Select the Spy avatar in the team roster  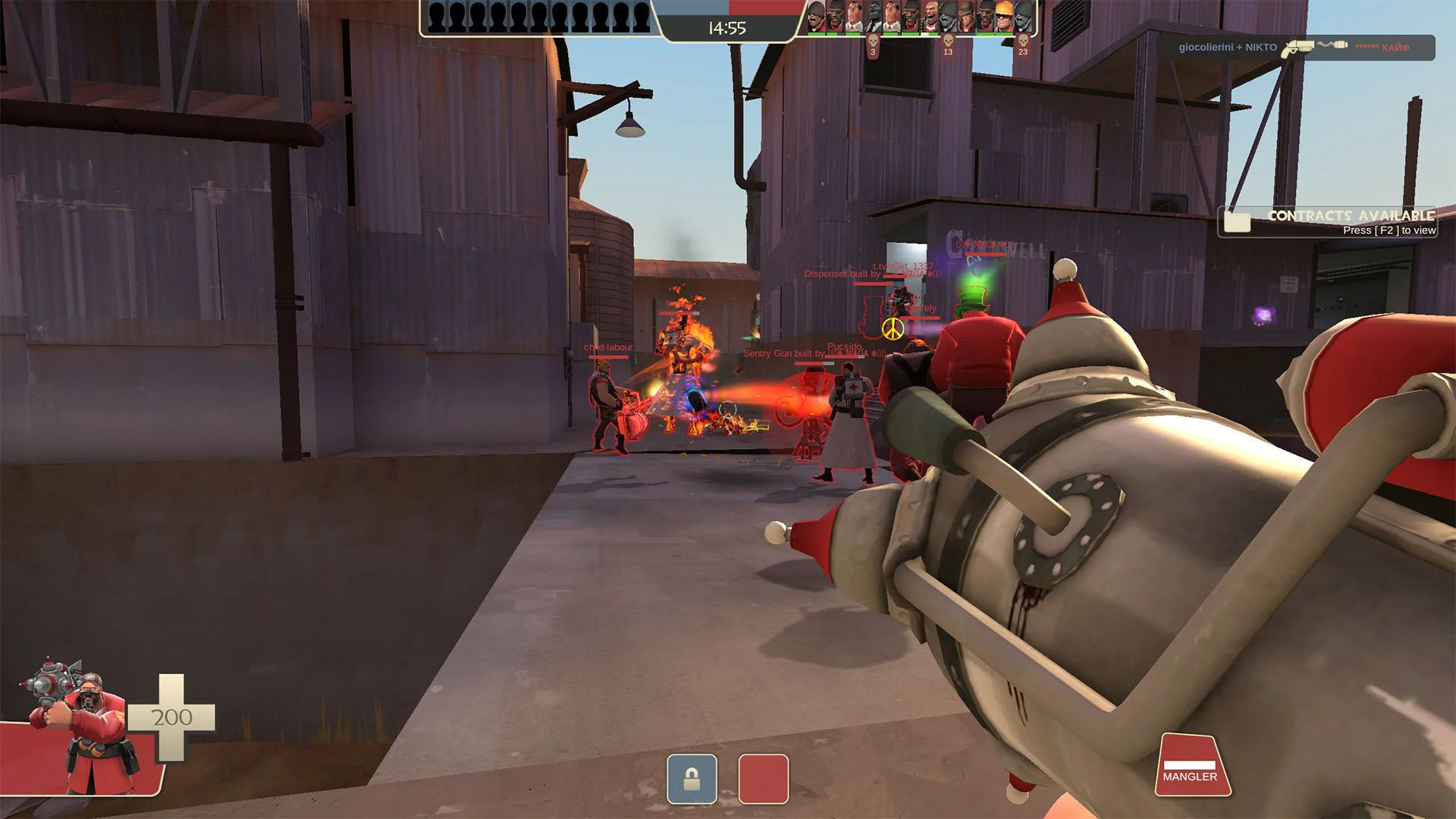click(x=873, y=17)
